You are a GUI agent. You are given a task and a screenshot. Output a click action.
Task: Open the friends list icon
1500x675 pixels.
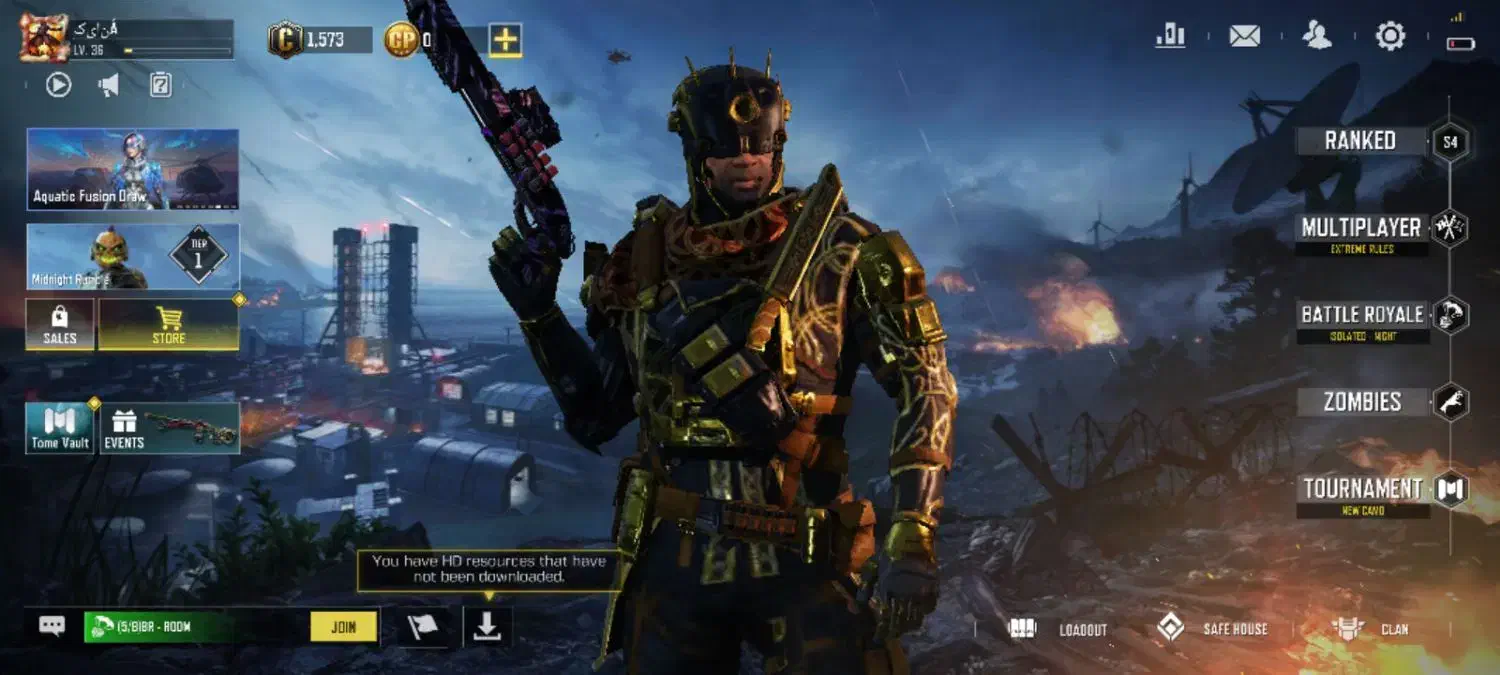(x=1317, y=37)
